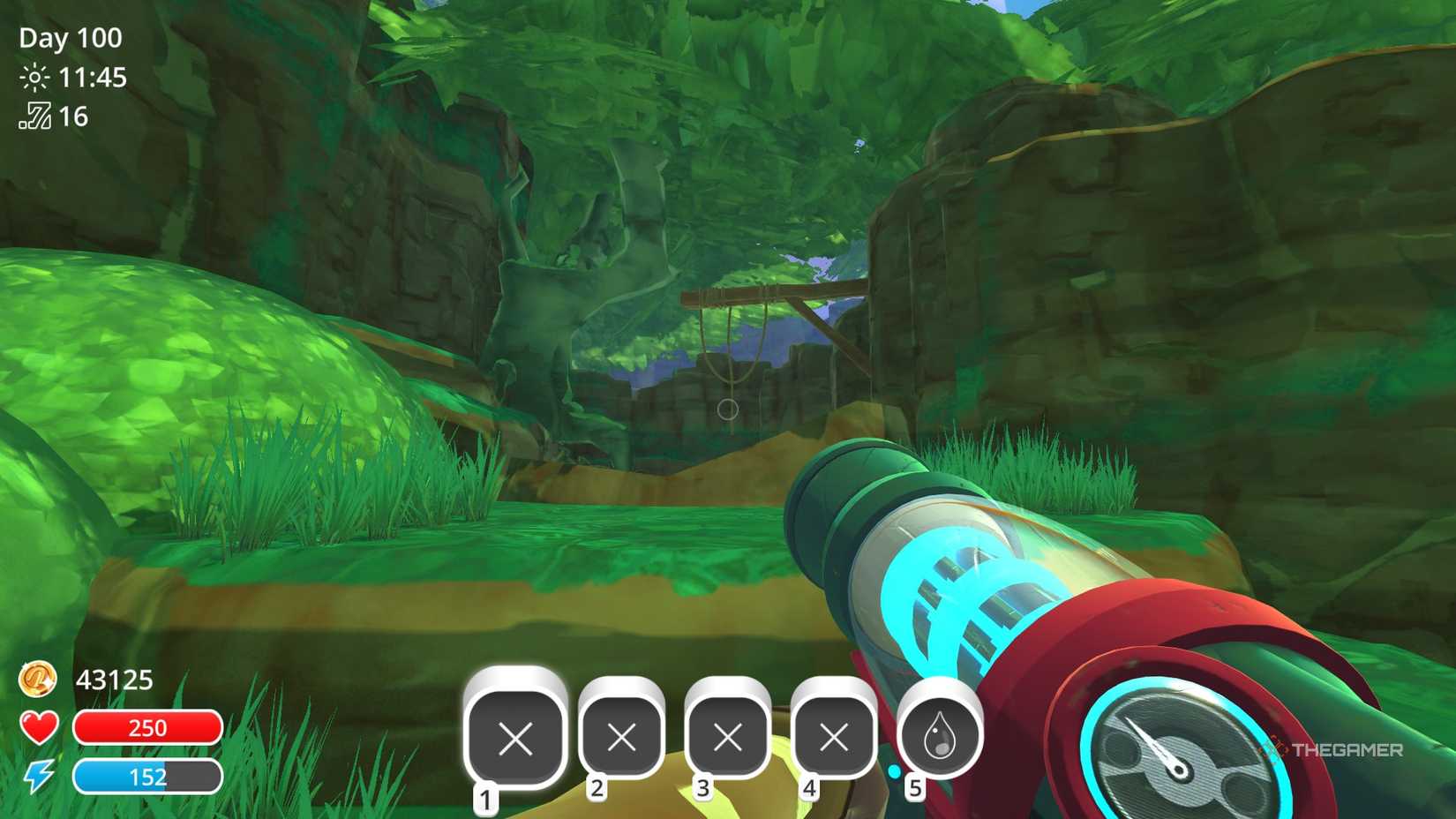Screen dimensions: 1456x819
Task: Click the 11:45 time display
Action: click(x=91, y=78)
